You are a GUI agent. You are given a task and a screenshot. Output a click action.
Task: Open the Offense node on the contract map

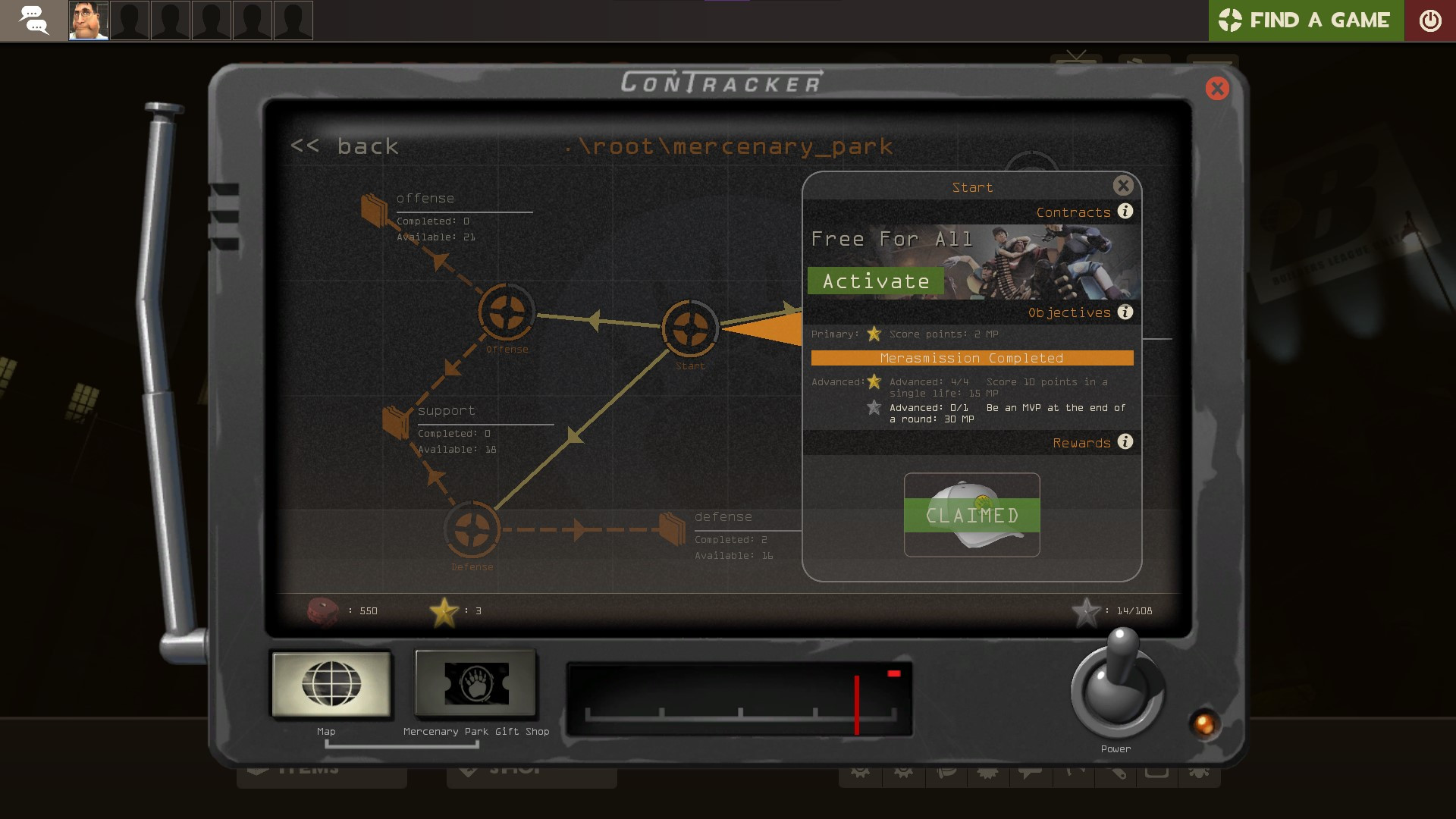point(507,314)
